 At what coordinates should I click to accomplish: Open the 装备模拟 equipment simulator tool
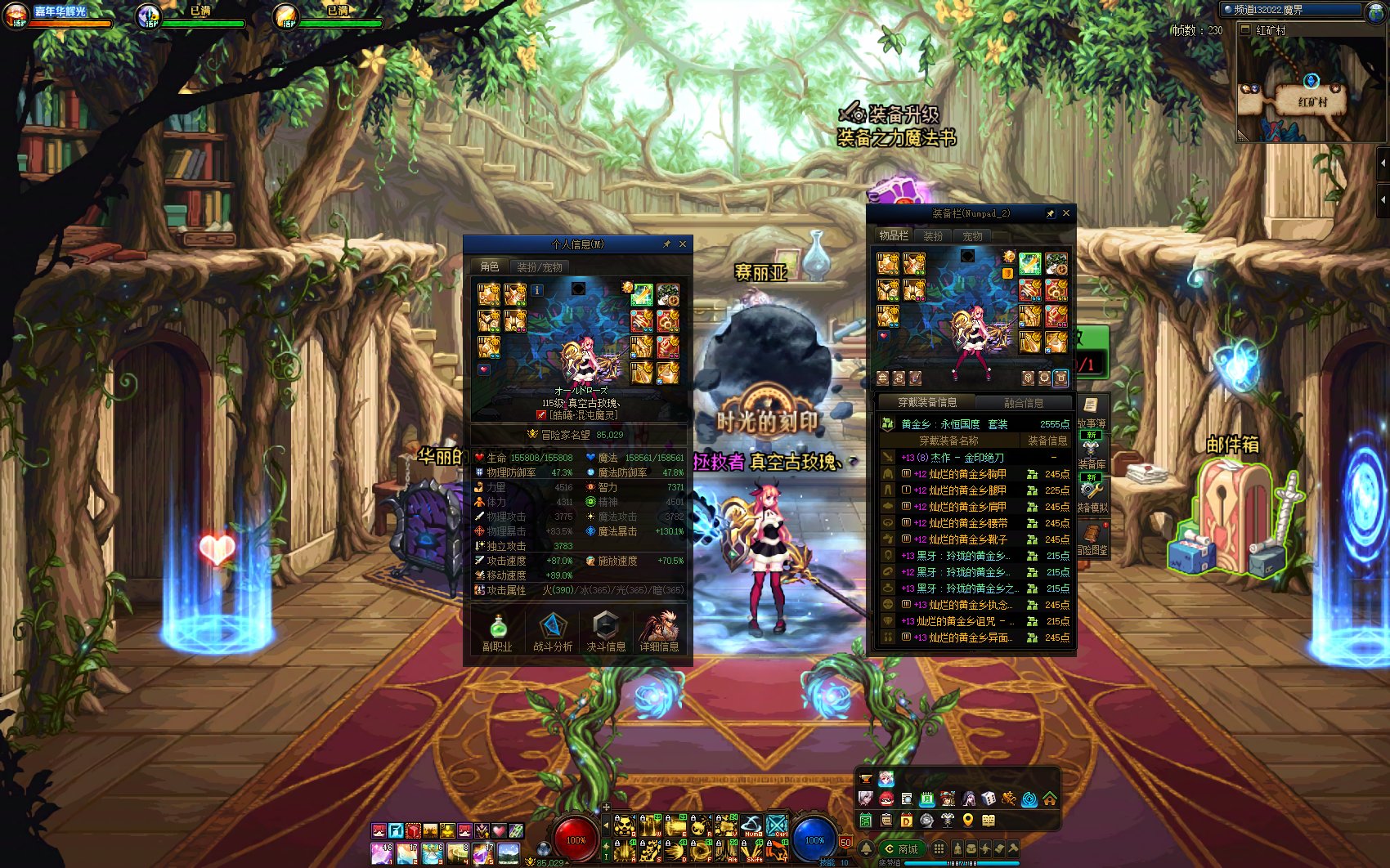(x=1091, y=490)
